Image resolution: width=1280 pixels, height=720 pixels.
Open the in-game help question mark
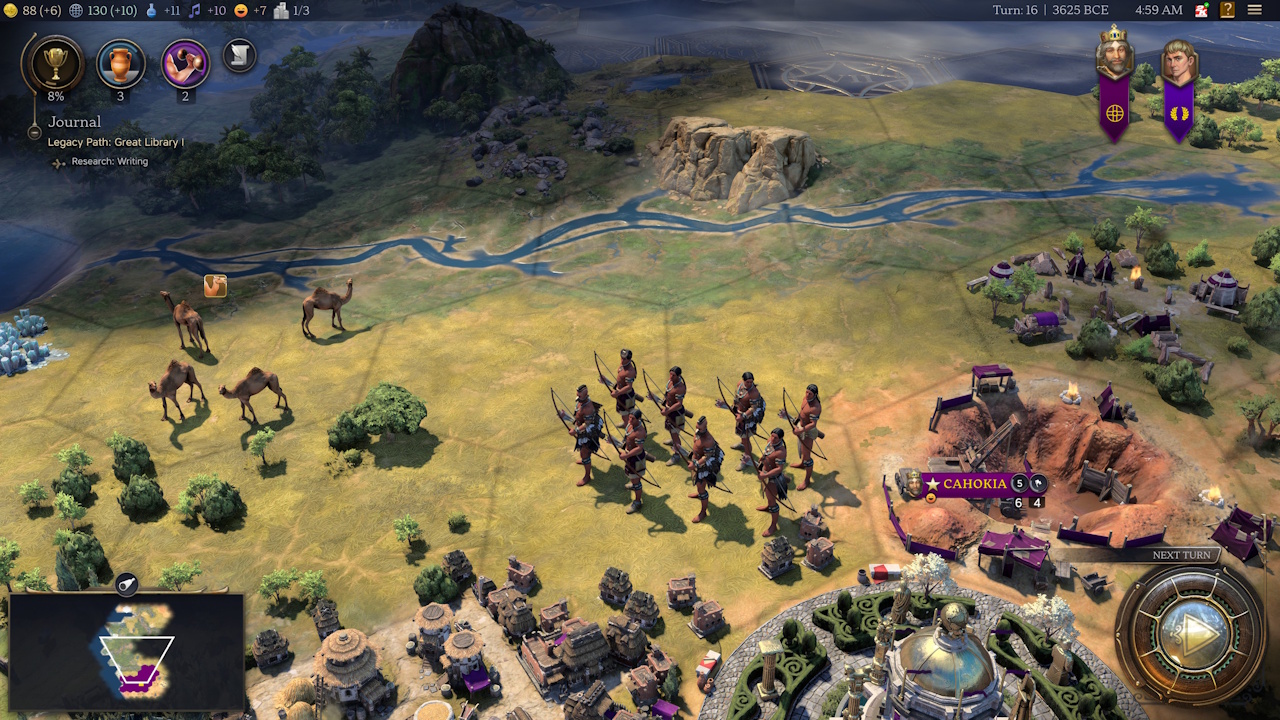point(1226,10)
